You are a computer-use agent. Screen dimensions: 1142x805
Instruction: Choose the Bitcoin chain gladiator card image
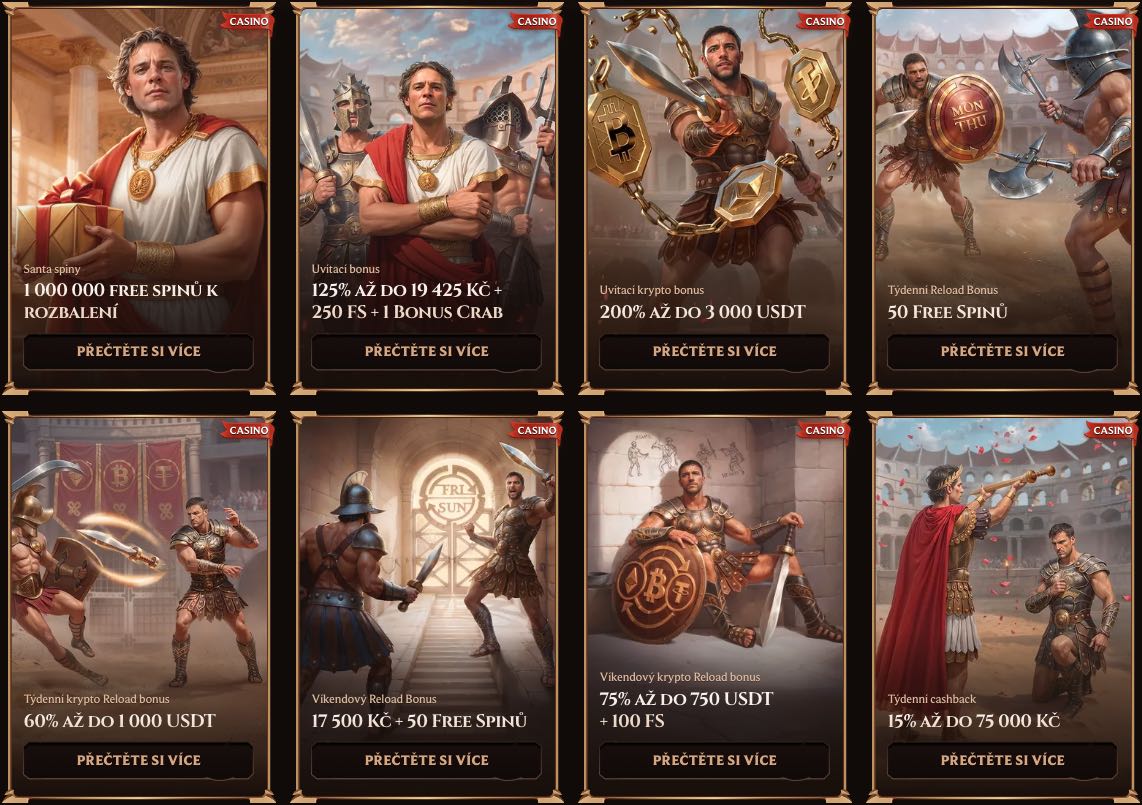tap(714, 140)
